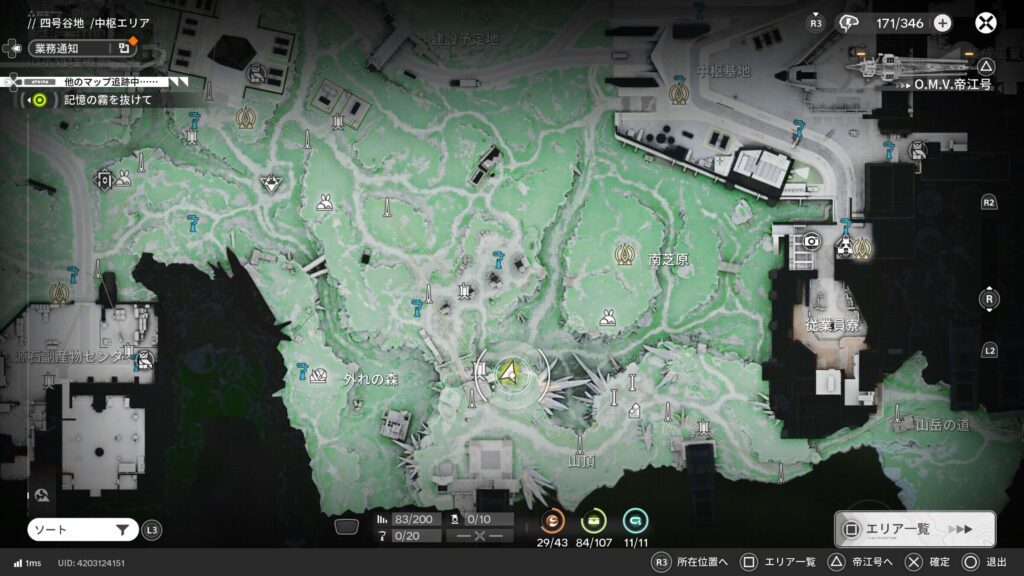The width and height of the screenshot is (1024, 576).
Task: Click the player location arrow marker
Action: pos(511,373)
